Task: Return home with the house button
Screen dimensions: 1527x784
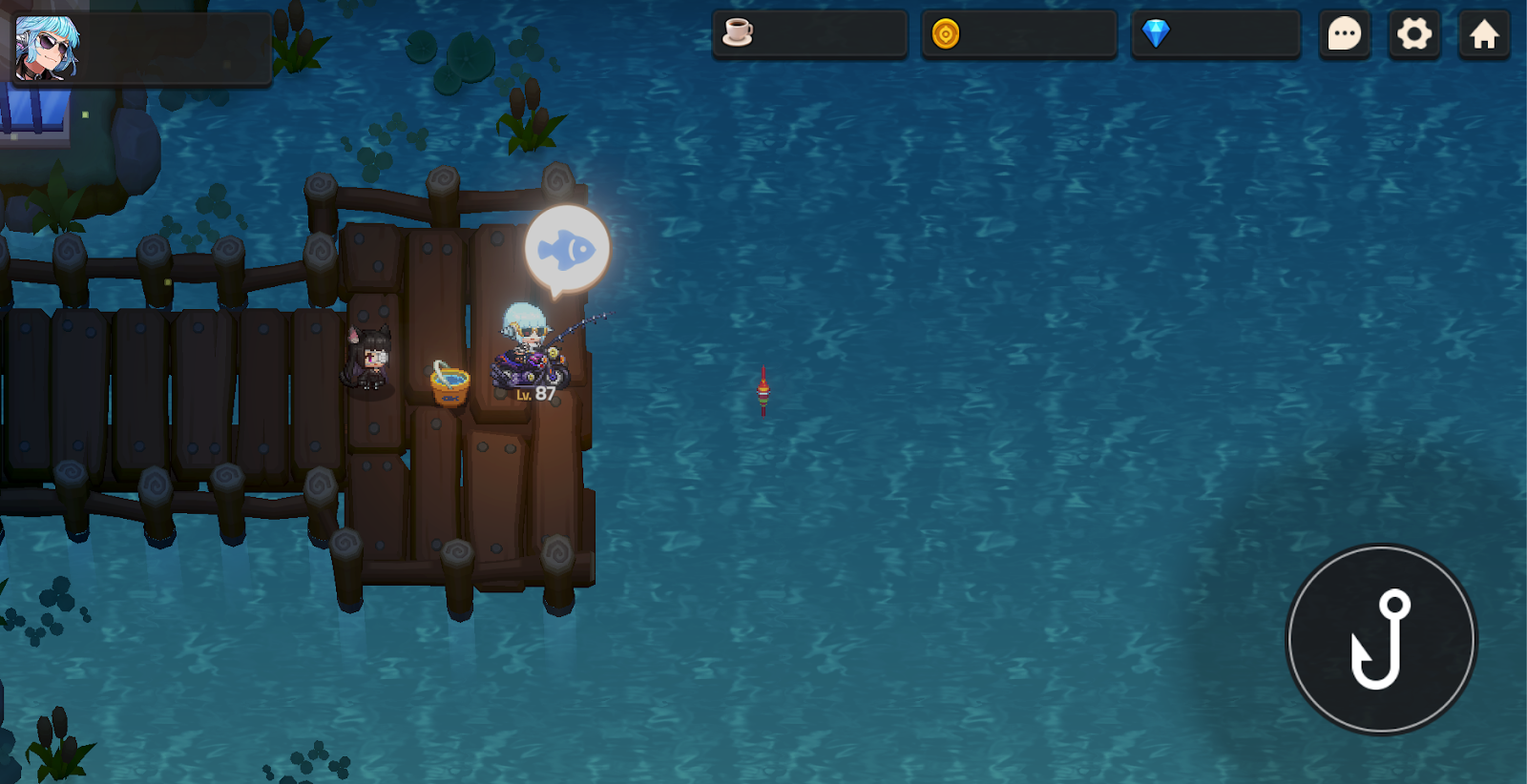Action: [x=1484, y=35]
